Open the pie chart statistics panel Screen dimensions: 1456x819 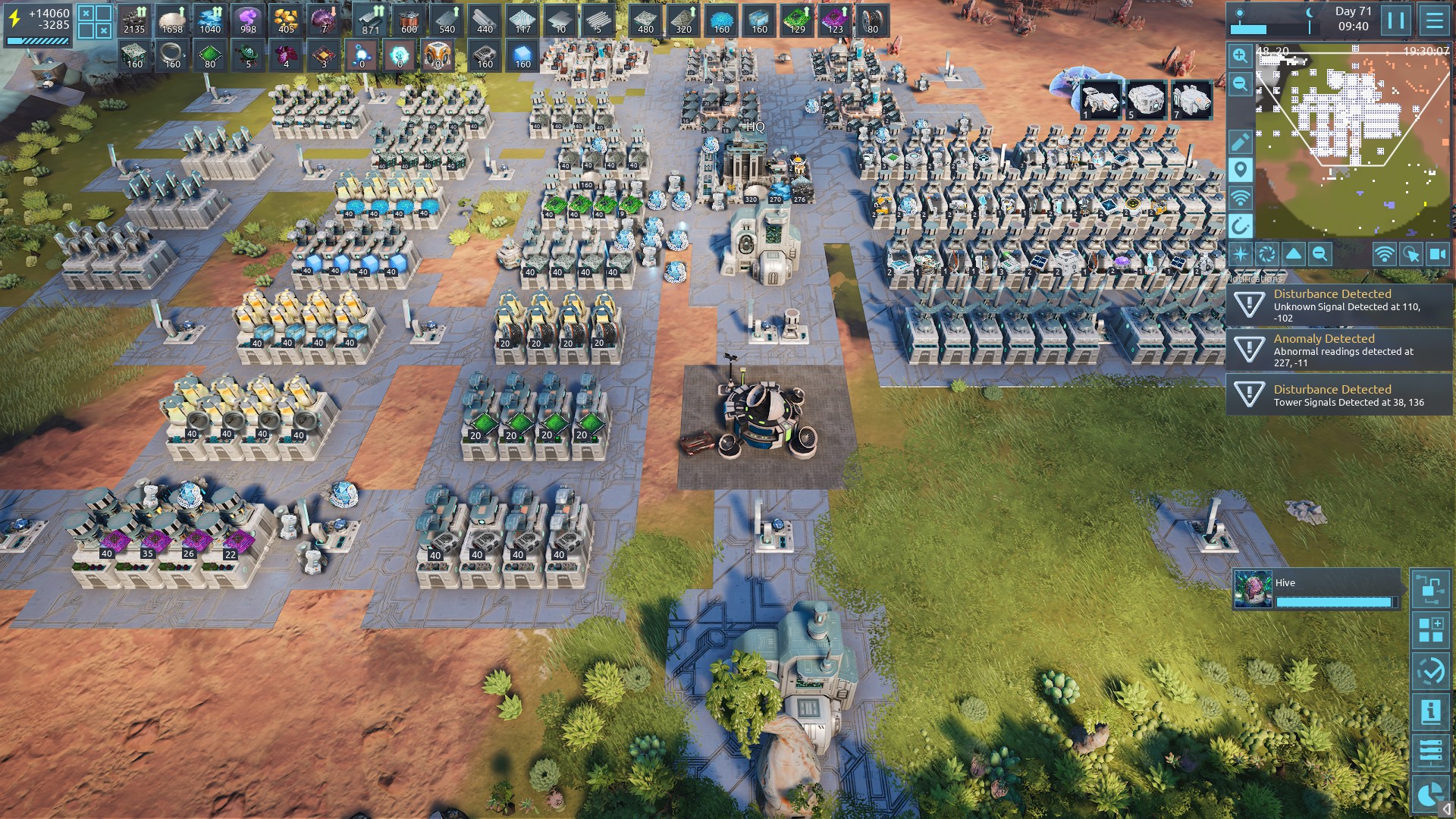pos(1430,794)
